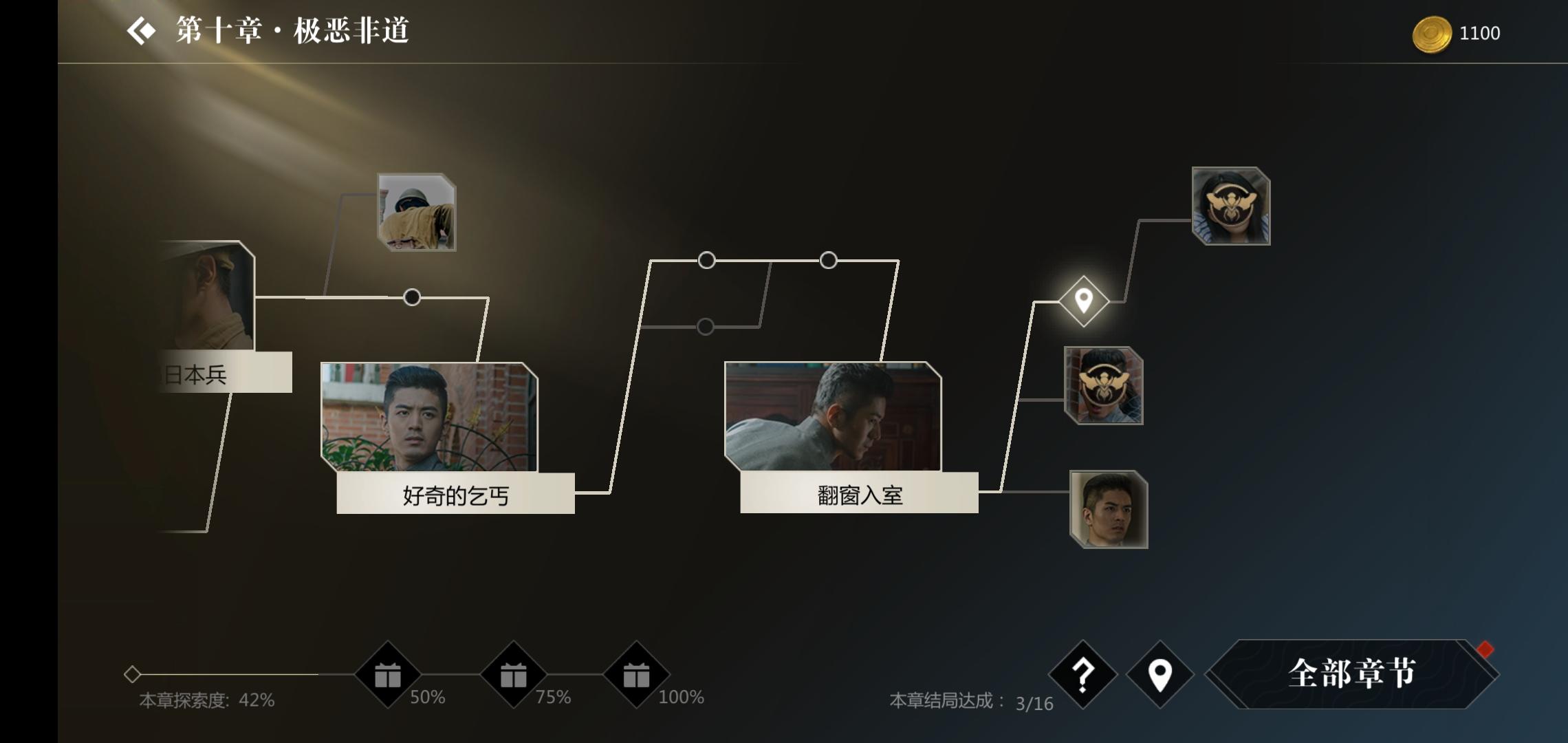Click the exploration progress diamond at 42%
1568x743 pixels.
click(133, 675)
